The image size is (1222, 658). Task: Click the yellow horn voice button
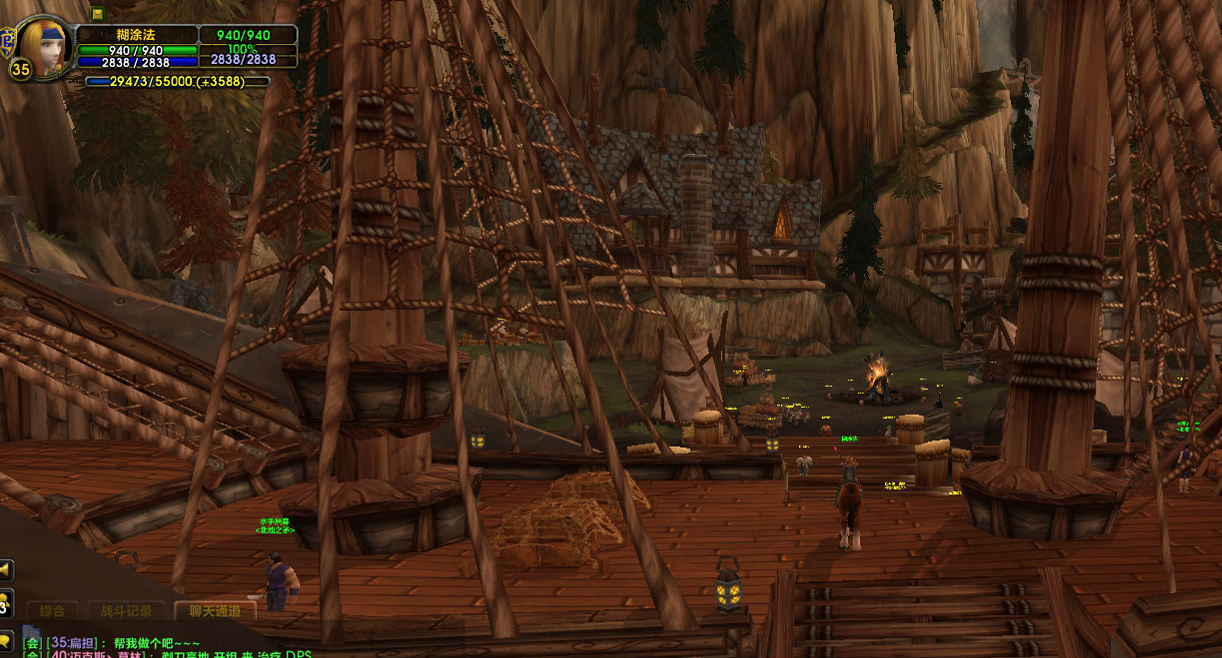coord(5,570)
